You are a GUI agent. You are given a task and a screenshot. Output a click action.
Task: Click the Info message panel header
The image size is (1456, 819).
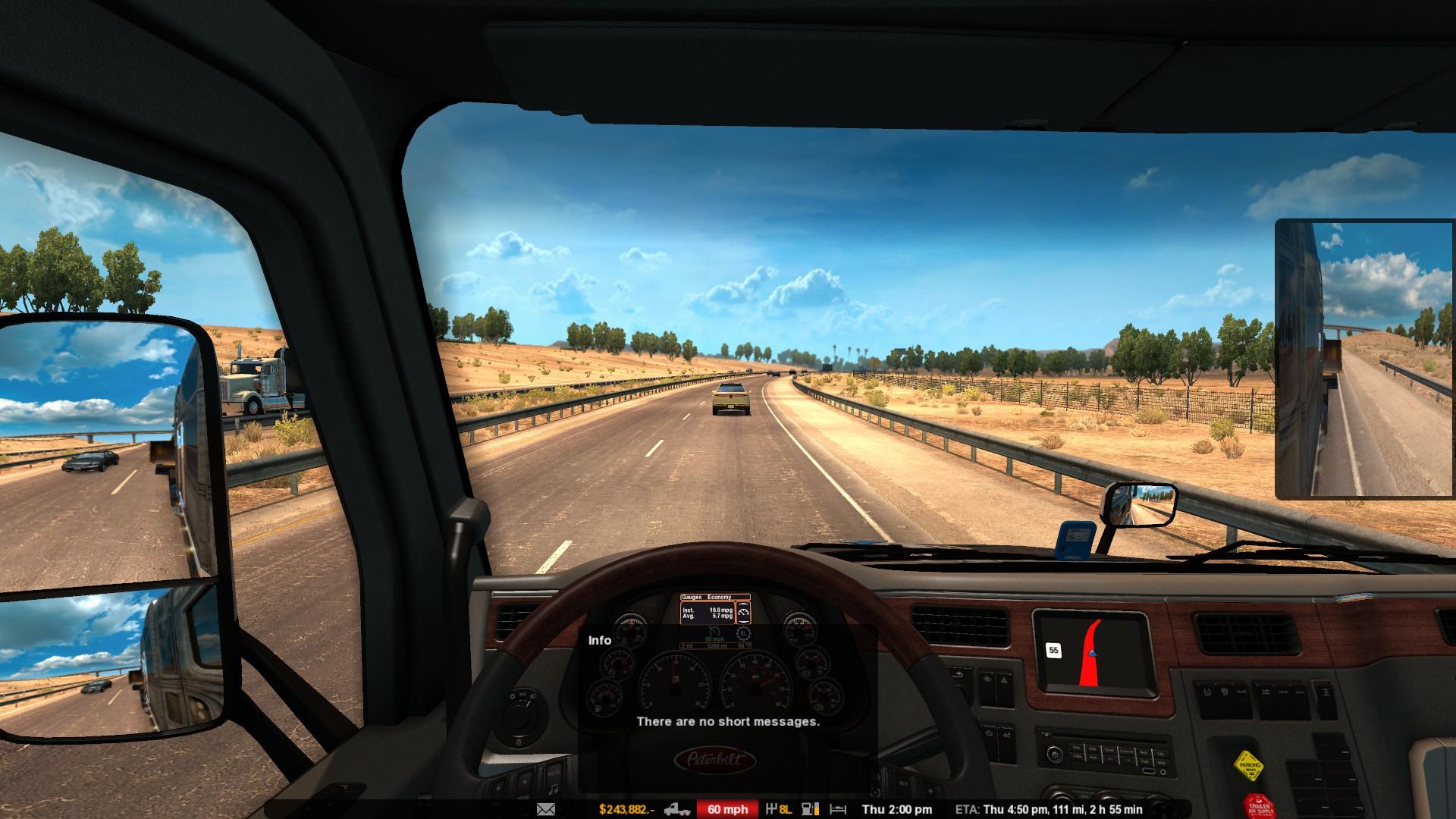pyautogui.click(x=600, y=641)
